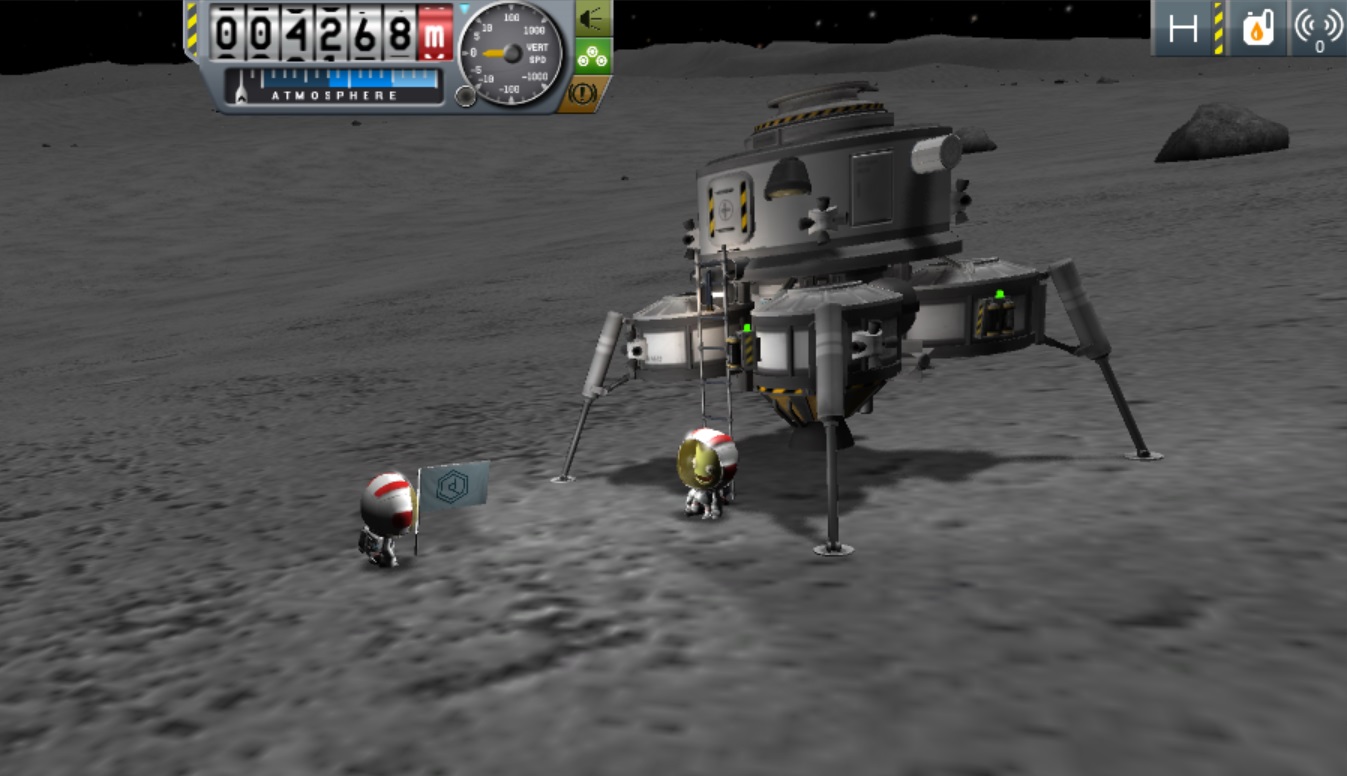The width and height of the screenshot is (1347, 776).
Task: Open the fuel canister resources panel
Action: pos(1259,29)
